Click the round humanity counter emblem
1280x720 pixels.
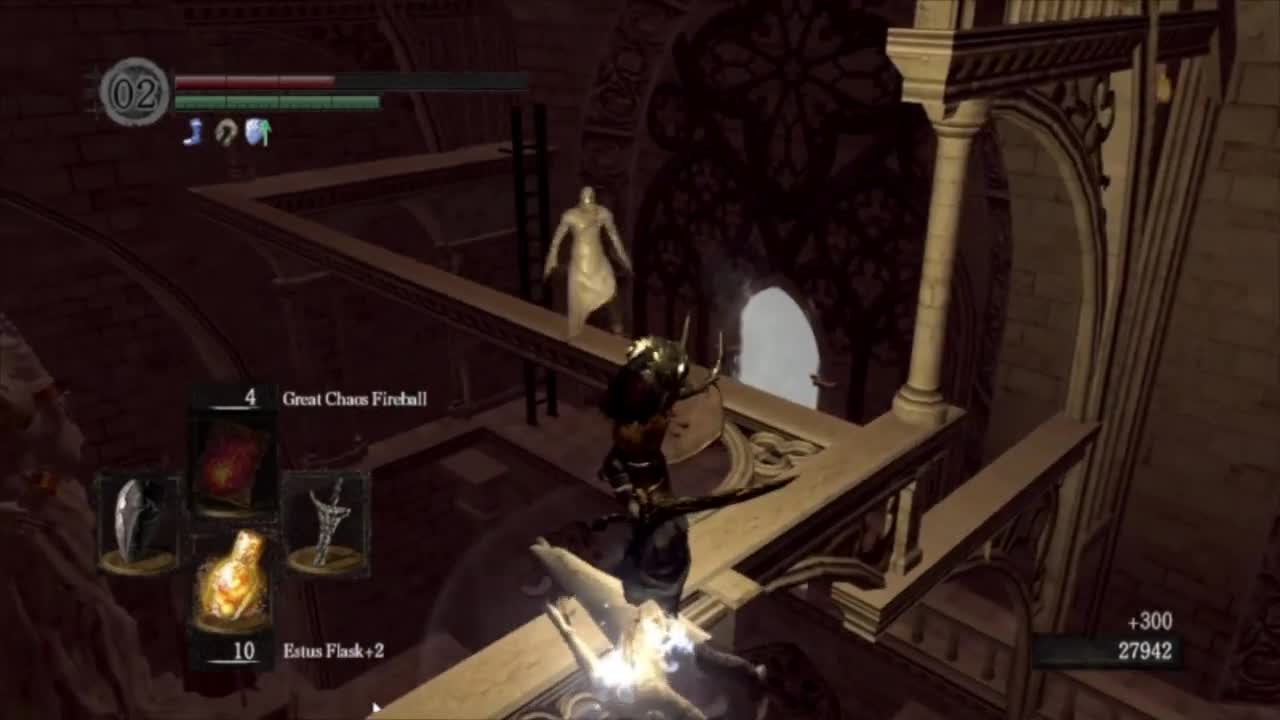coord(135,92)
